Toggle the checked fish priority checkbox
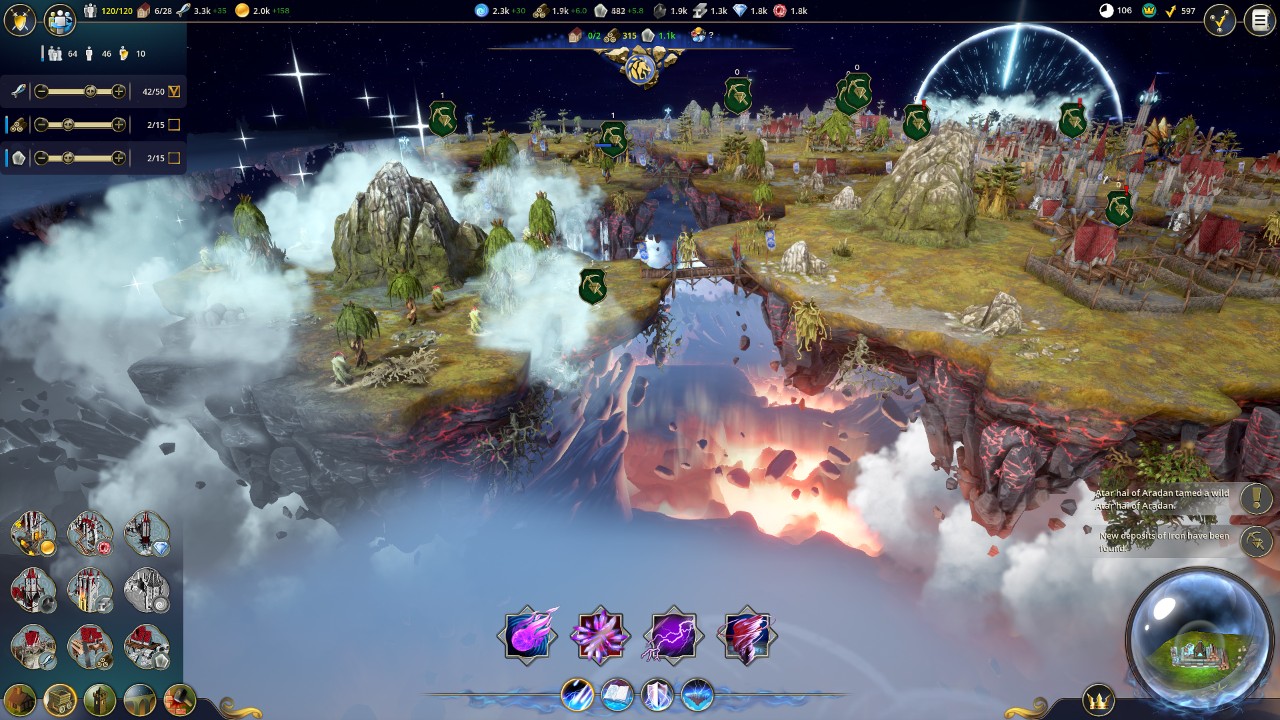 (x=174, y=92)
